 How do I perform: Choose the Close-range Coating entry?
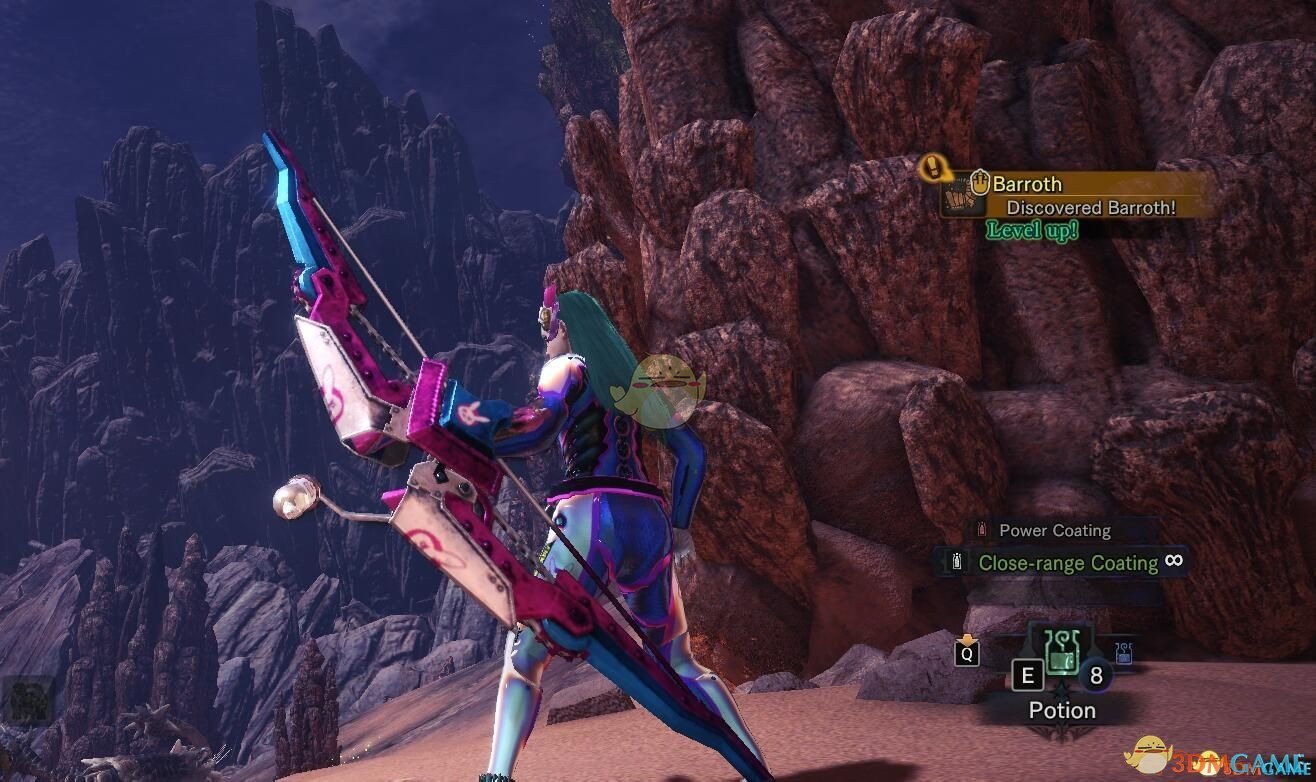(x=1067, y=563)
